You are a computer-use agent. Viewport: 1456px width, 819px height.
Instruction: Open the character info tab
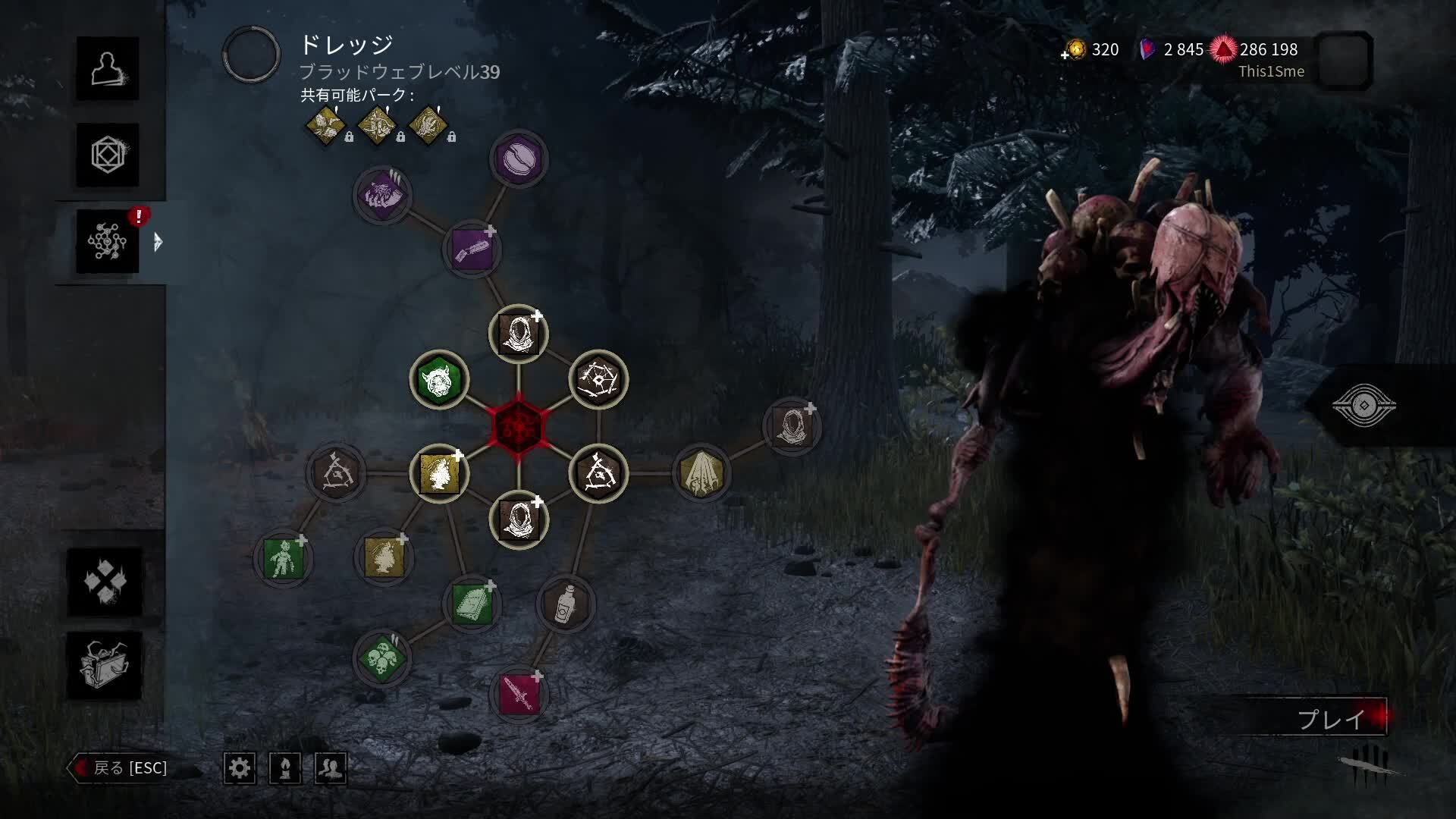coord(107,68)
